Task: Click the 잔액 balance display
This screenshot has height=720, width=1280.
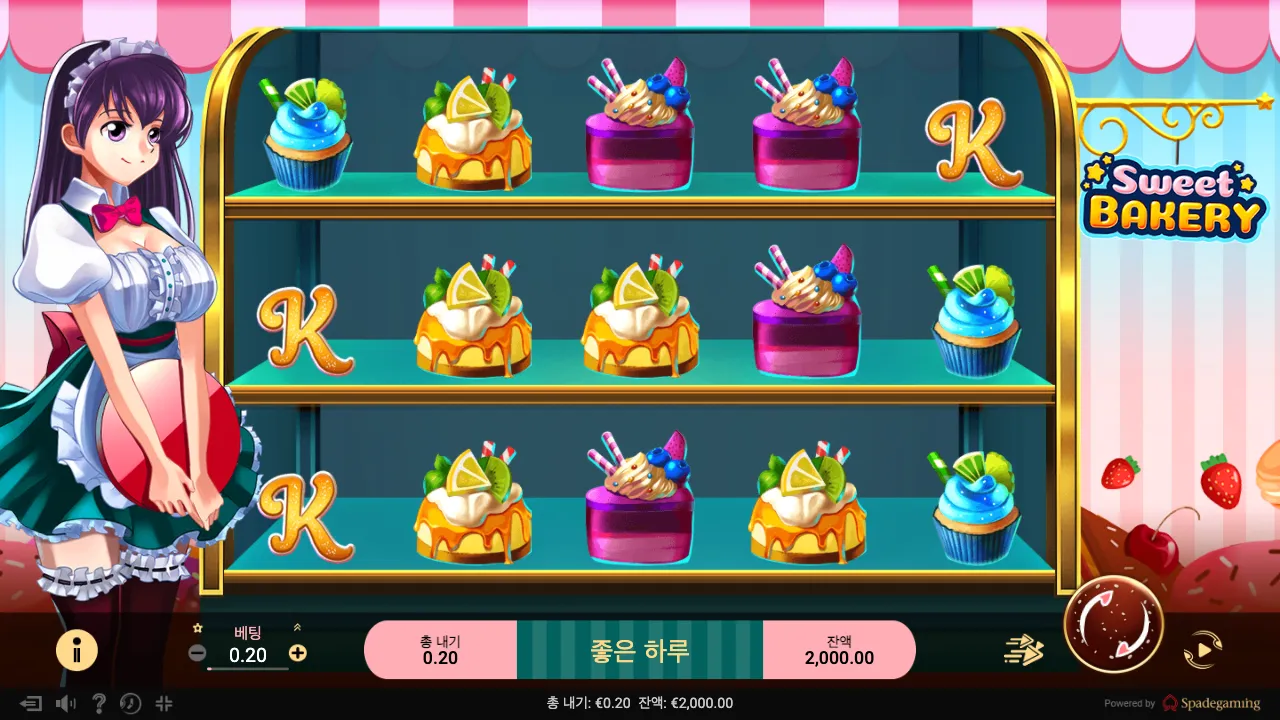Action: [840, 648]
